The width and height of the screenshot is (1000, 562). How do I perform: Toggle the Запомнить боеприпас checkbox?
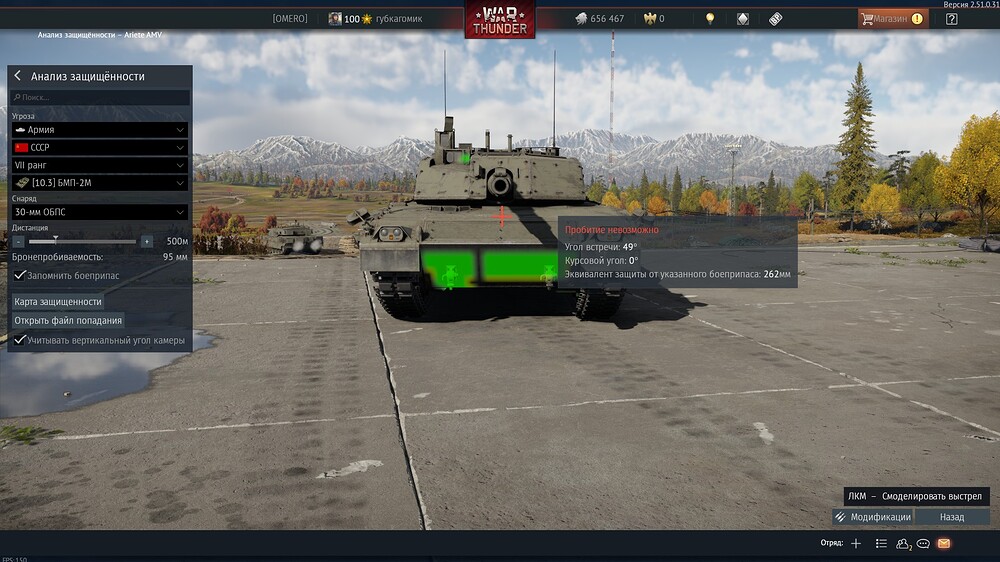point(19,275)
